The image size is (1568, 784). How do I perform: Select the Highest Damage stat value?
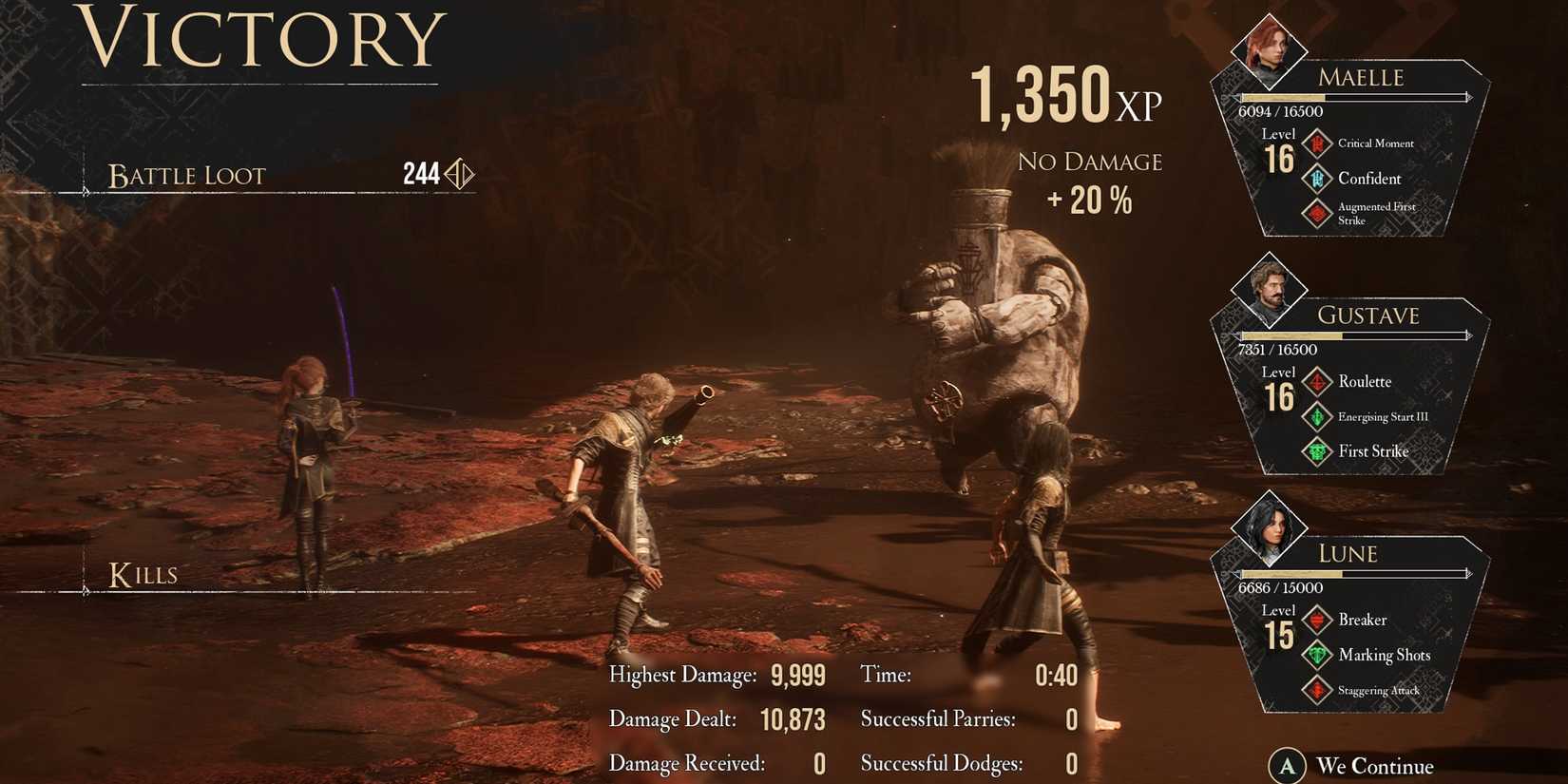(796, 675)
